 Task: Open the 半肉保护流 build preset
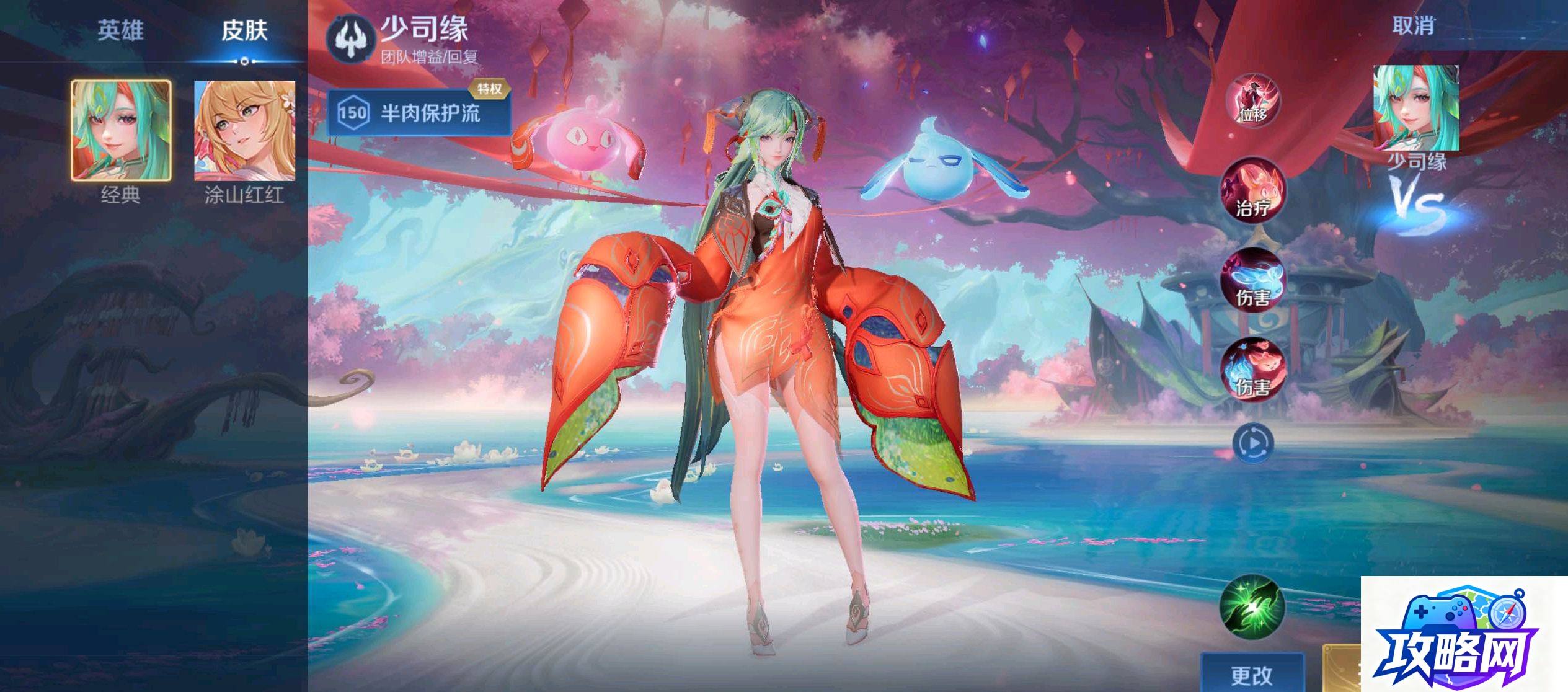coord(419,113)
